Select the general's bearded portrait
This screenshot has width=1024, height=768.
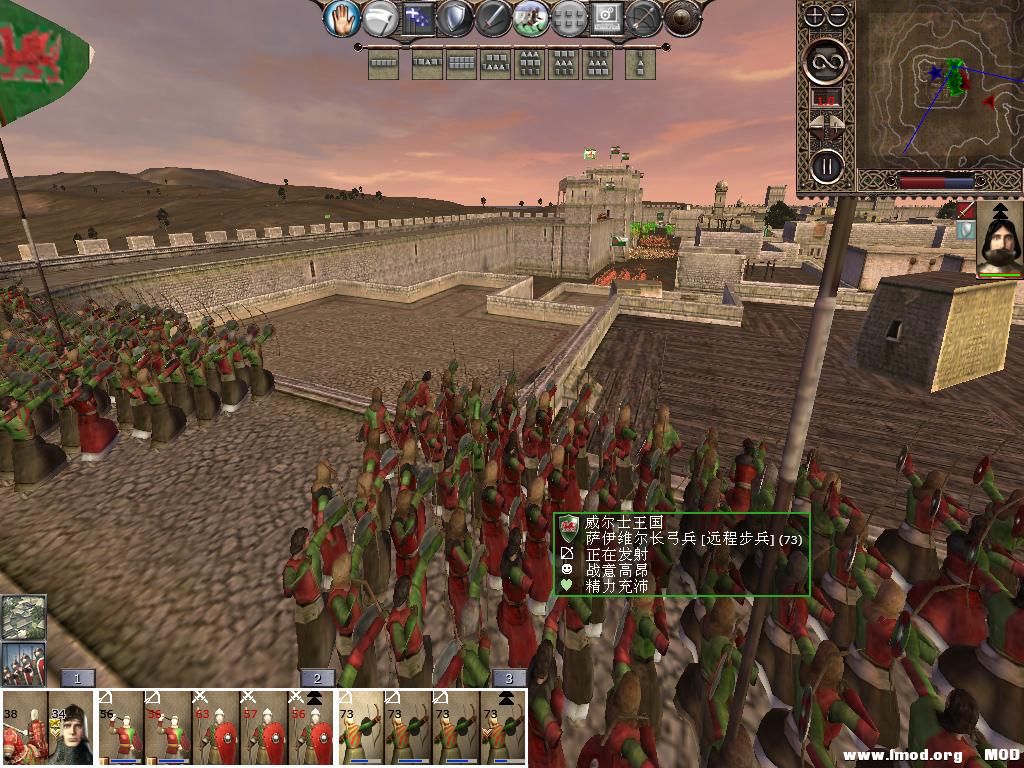pos(999,239)
